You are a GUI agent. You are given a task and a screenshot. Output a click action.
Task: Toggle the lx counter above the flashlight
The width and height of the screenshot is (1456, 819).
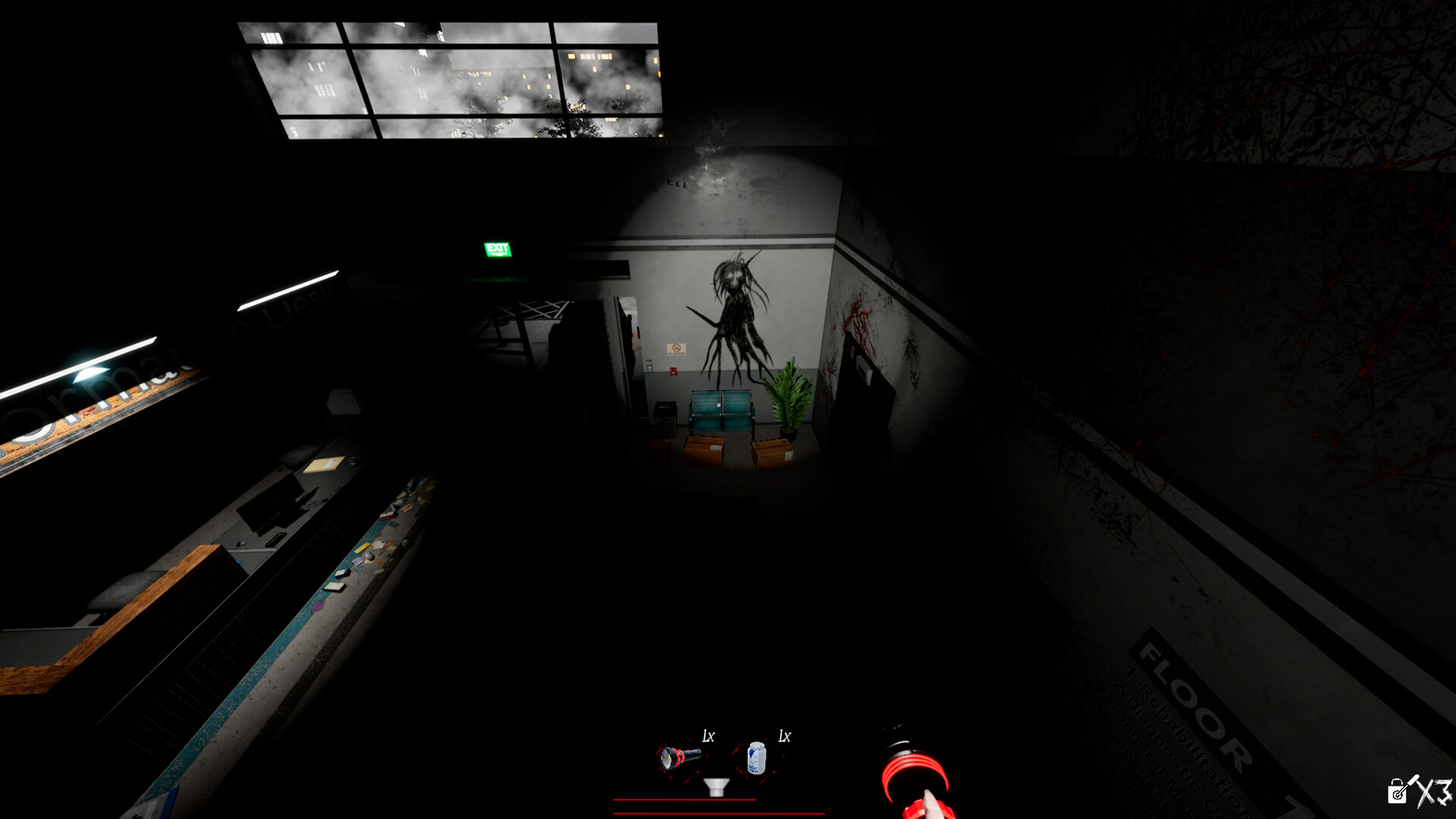coord(708,735)
